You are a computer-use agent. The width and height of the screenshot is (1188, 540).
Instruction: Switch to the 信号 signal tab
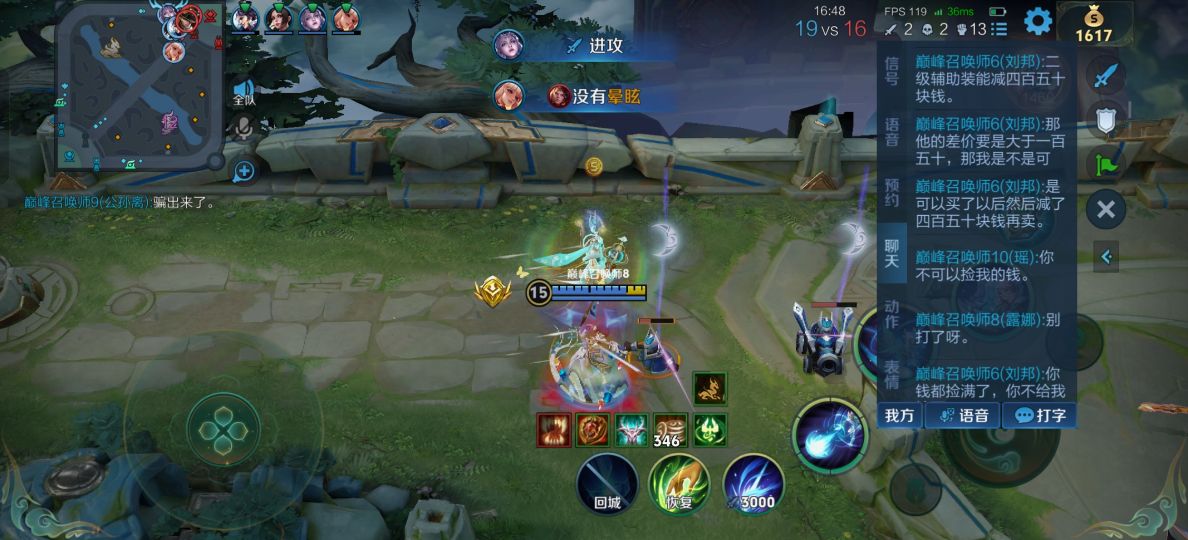coord(892,70)
